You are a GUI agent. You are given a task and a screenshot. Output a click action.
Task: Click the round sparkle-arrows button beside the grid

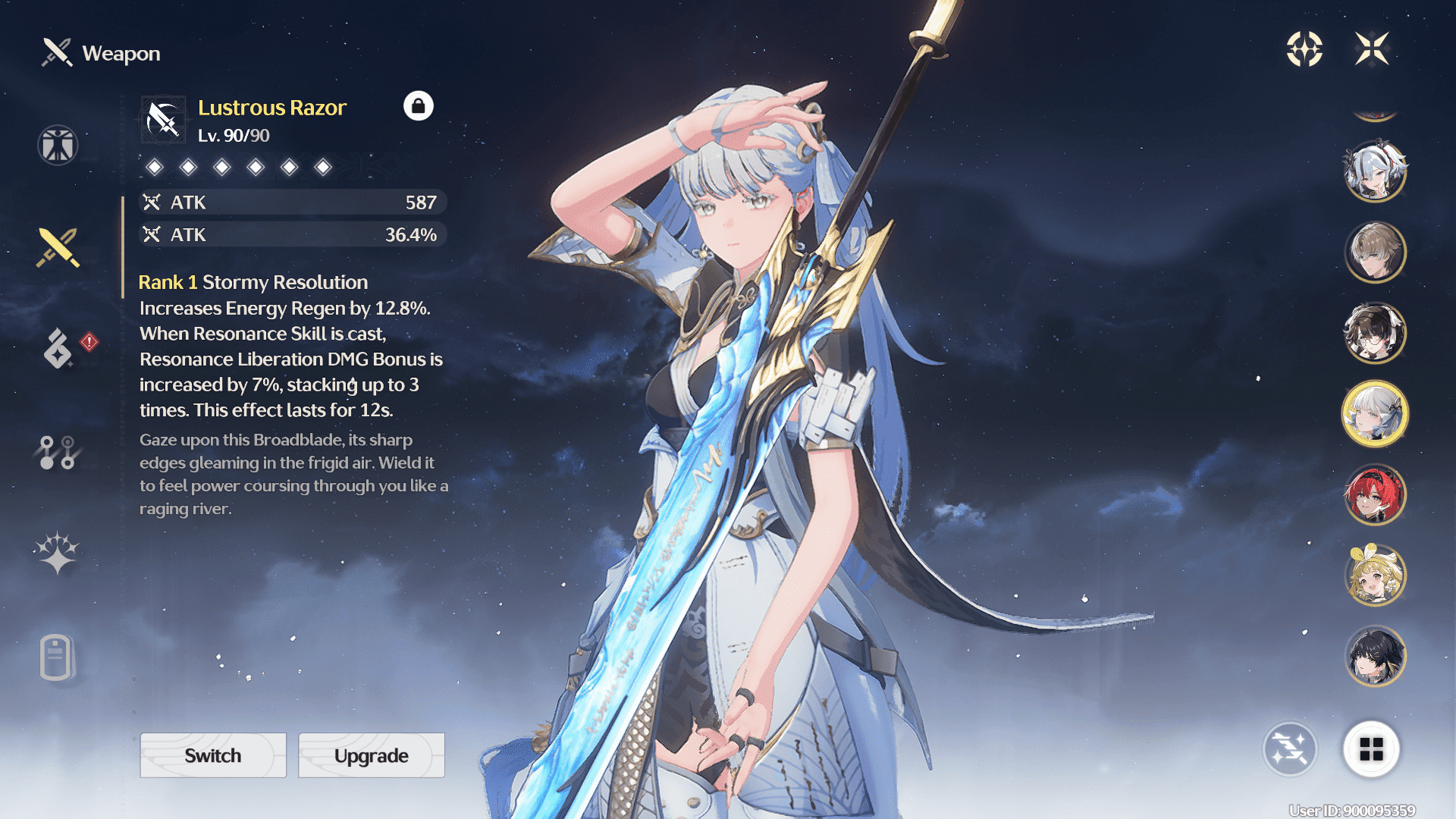(x=1289, y=749)
